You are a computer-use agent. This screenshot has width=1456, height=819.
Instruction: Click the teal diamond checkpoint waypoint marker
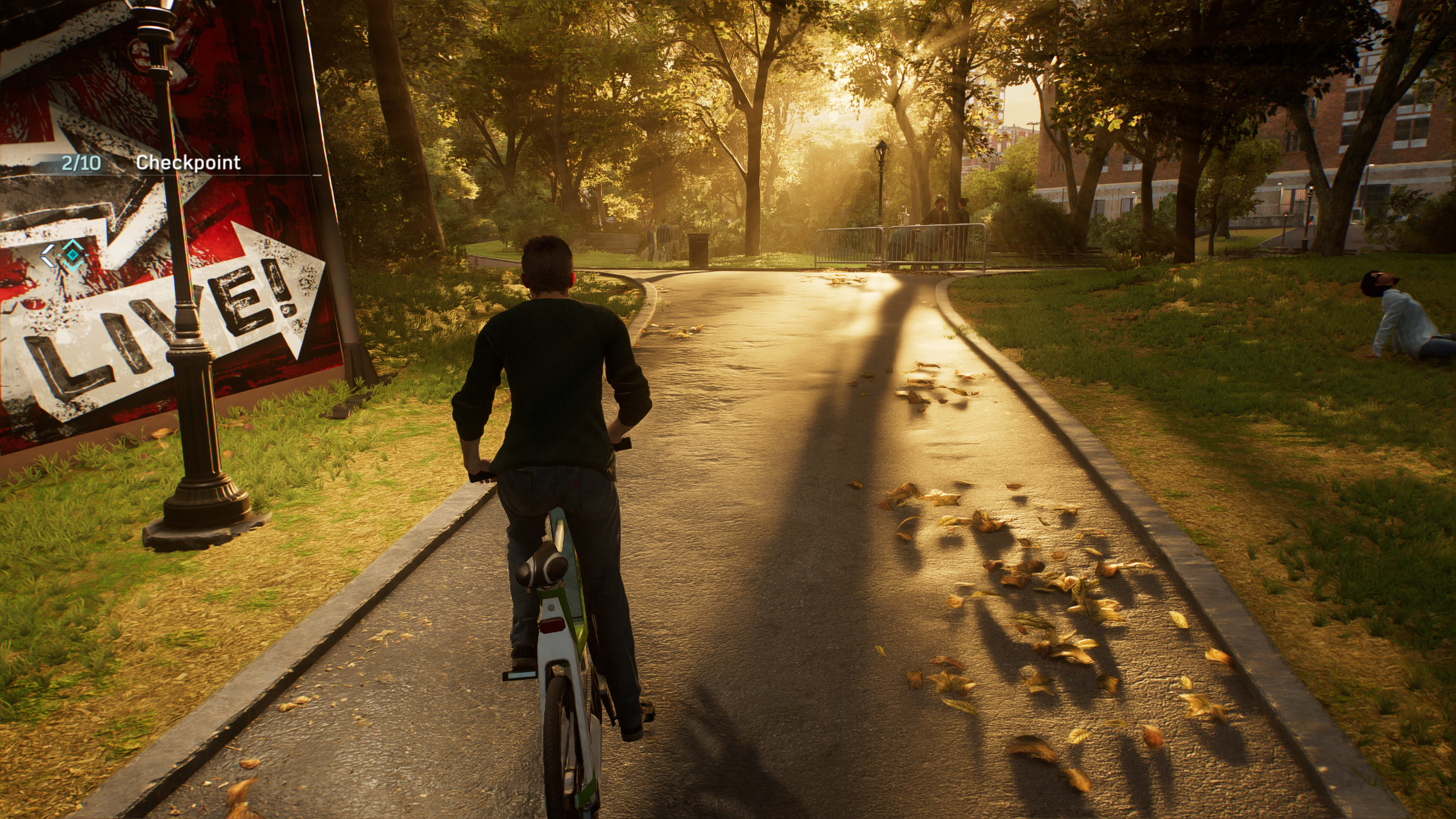72,255
